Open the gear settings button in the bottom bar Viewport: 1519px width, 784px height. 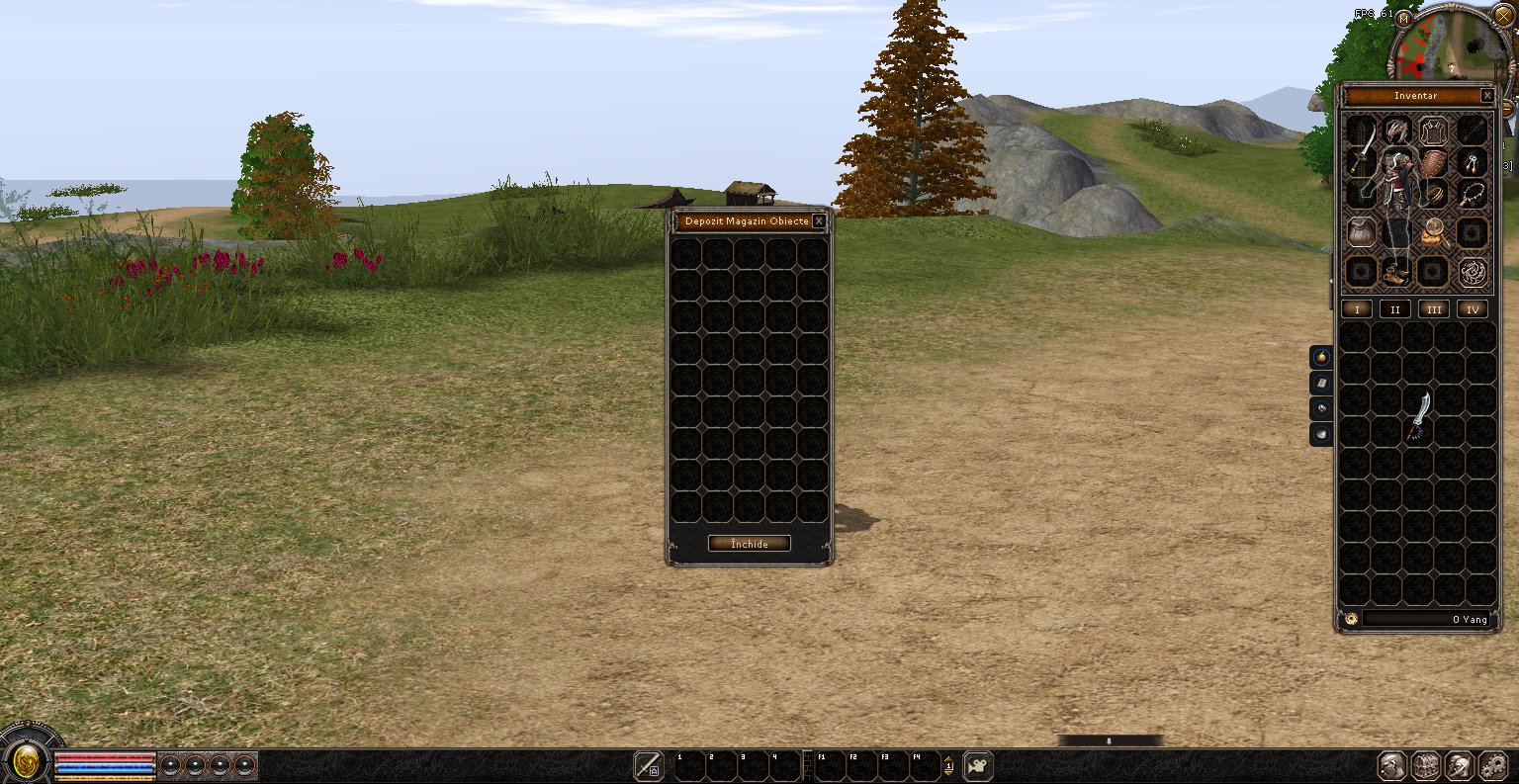coord(1492,766)
